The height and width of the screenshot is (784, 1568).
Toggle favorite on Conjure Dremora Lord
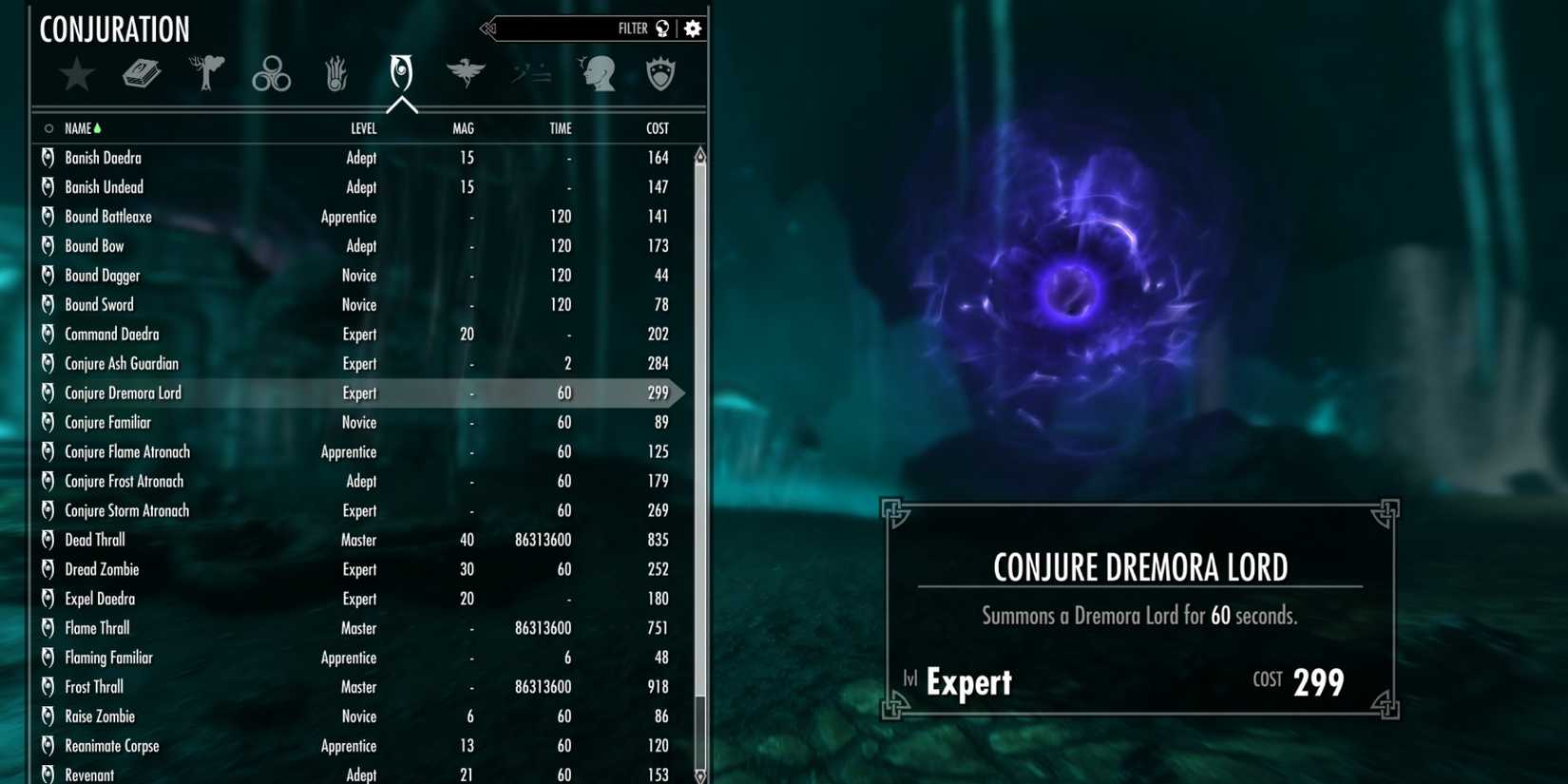click(x=47, y=392)
